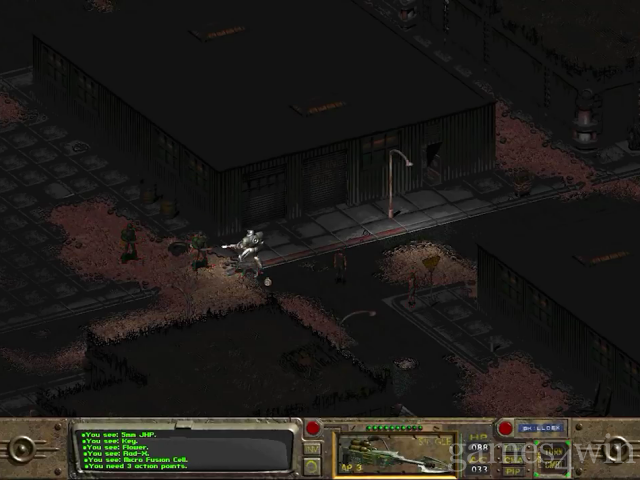This screenshot has height=480, width=640.
Task: Open the Skilldex
Action: 542,428
